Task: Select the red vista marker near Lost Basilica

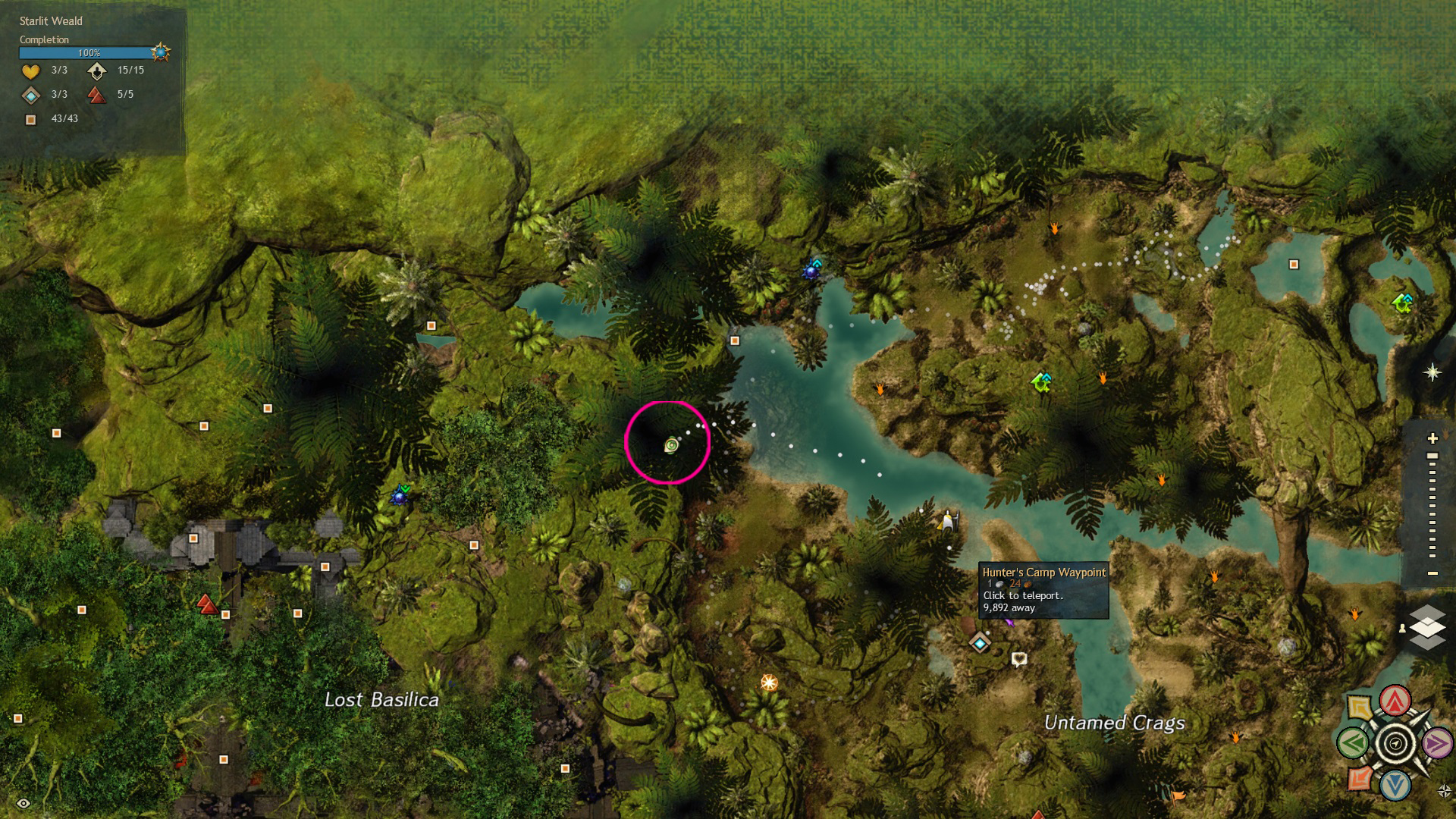Action: (x=206, y=604)
